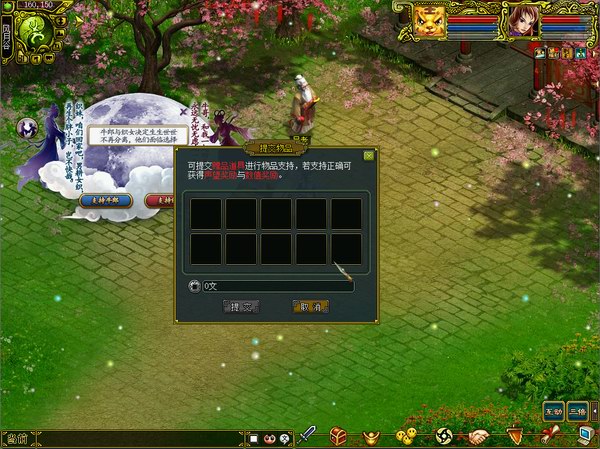Image resolution: width=600 pixels, height=449 pixels.
Task: Open the sword attack icon
Action: [x=309, y=435]
